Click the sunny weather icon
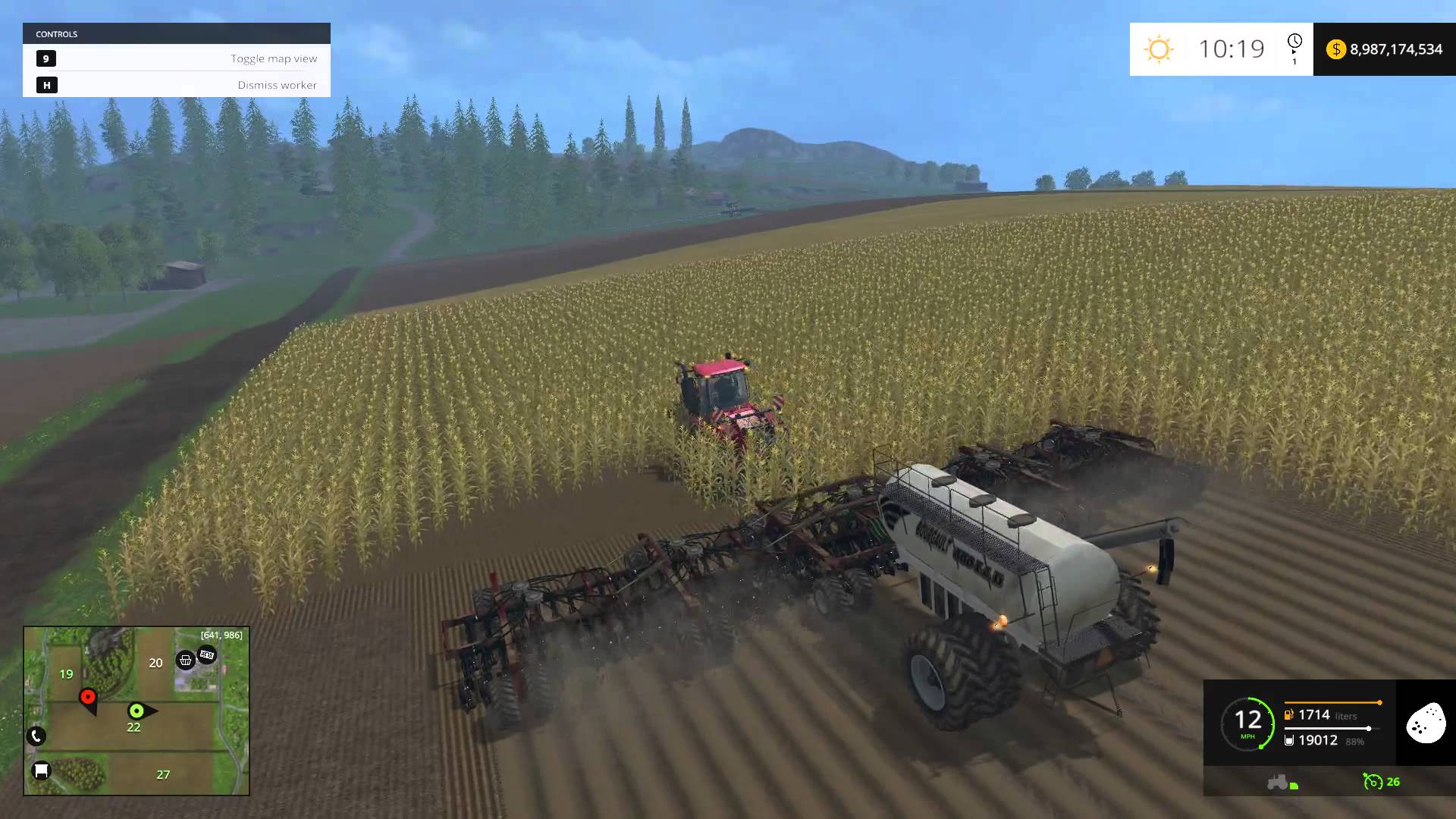This screenshot has width=1456, height=819. pos(1159,49)
